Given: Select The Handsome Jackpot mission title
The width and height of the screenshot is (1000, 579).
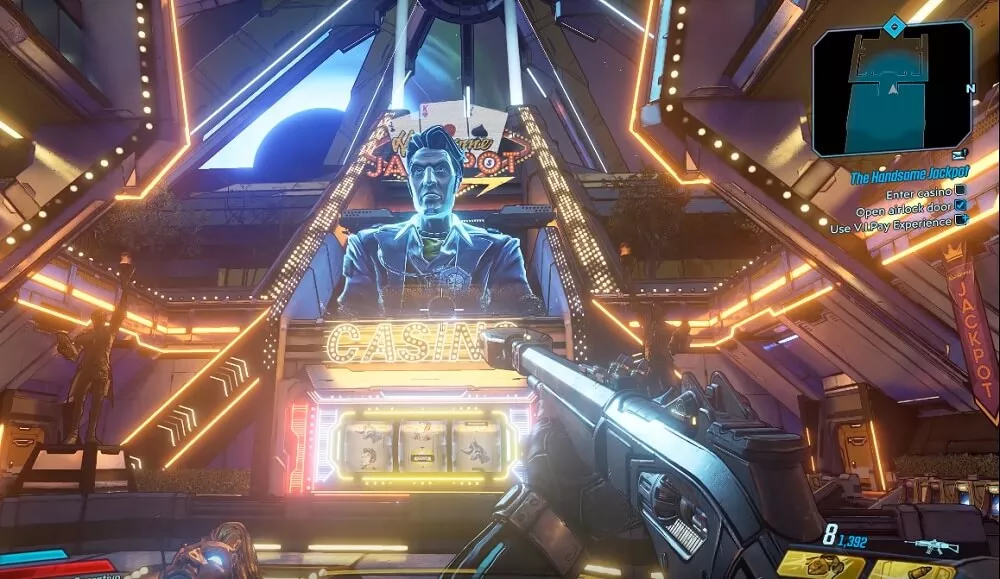Looking at the screenshot, I should (x=909, y=177).
